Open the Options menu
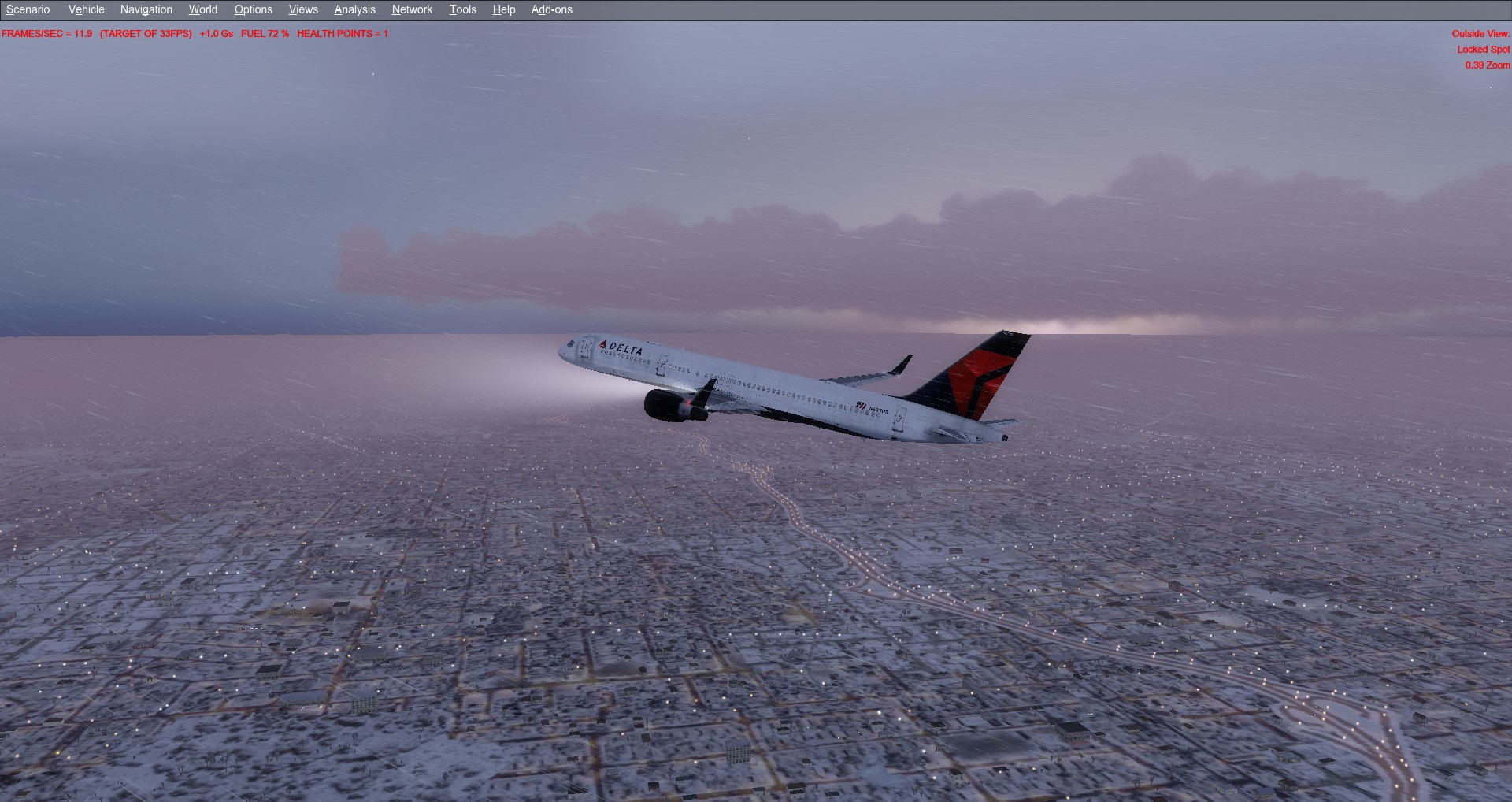The width and height of the screenshot is (1512, 802). pos(253,9)
